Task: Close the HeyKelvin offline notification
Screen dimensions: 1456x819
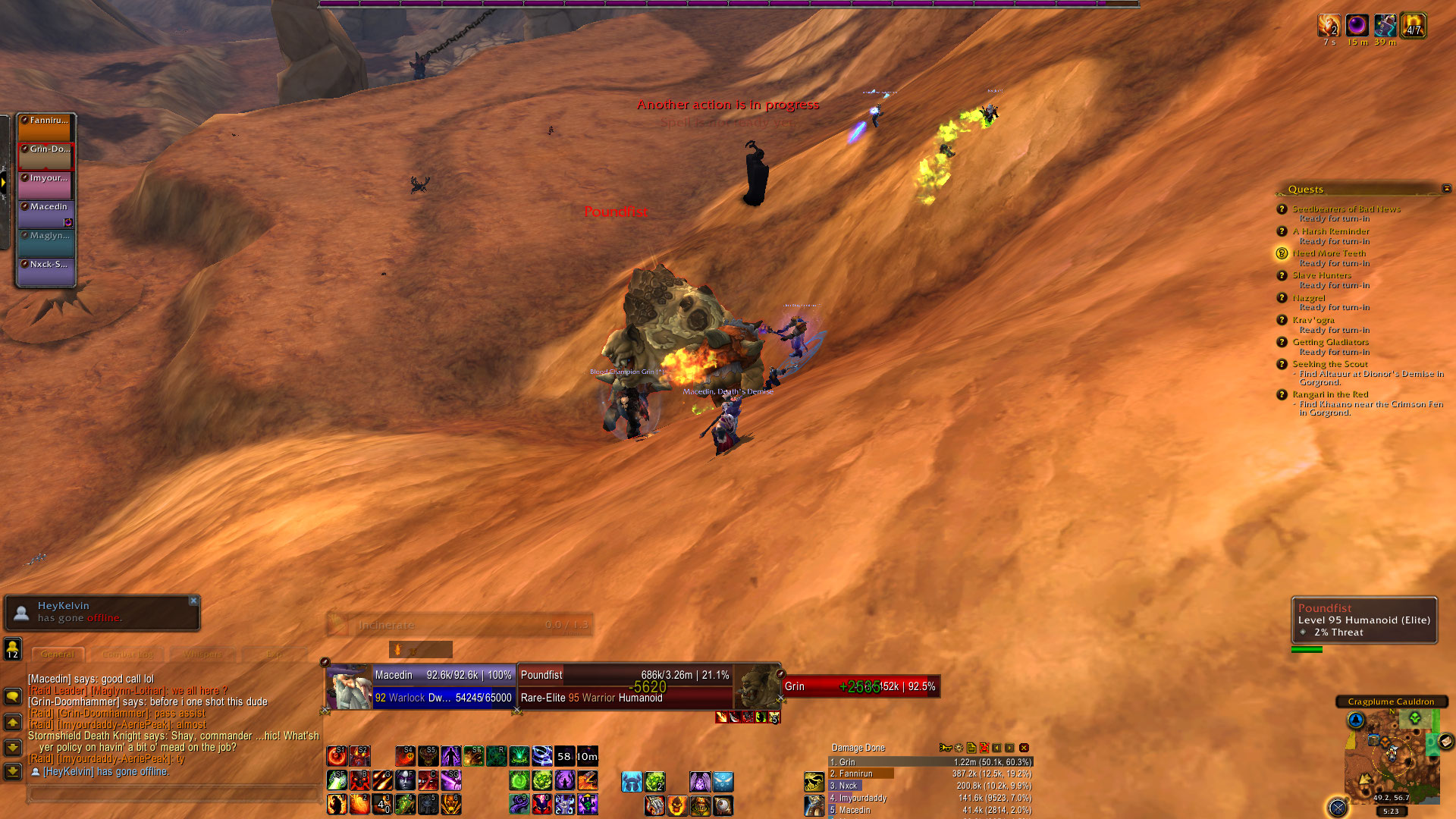Action: coord(193,601)
